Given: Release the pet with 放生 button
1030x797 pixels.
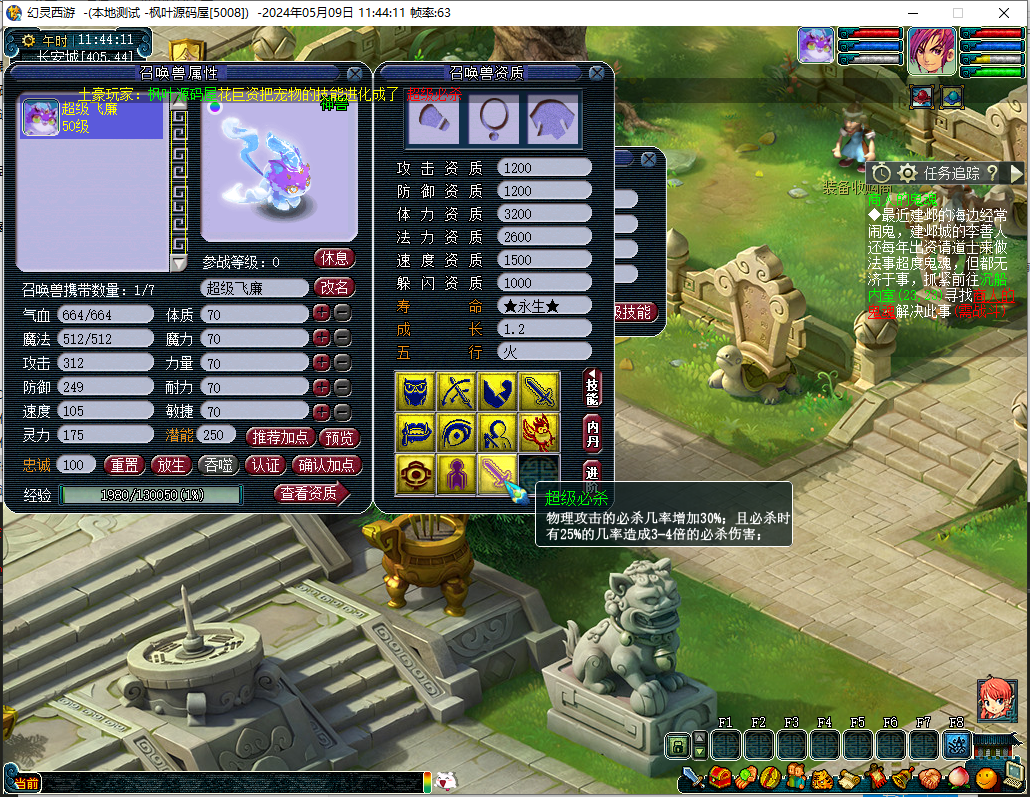Looking at the screenshot, I should [x=170, y=465].
